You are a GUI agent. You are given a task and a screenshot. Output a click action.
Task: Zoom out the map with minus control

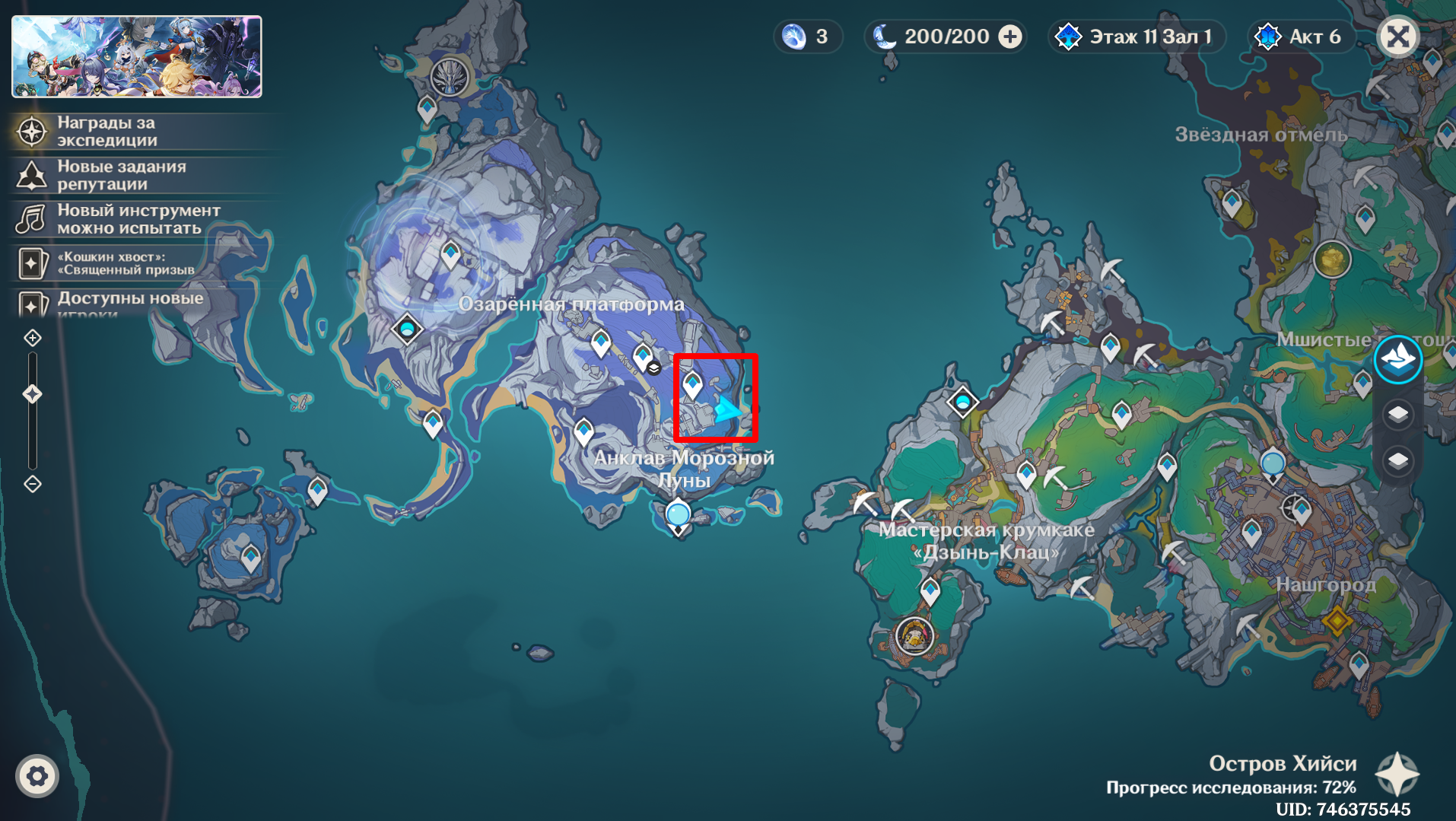coord(33,484)
